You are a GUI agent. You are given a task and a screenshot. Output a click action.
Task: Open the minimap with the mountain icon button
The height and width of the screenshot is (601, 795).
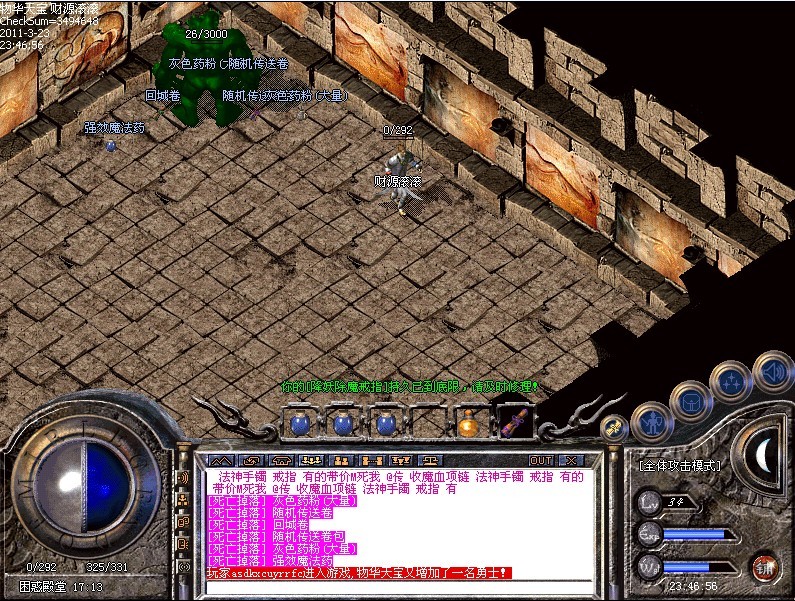(x=221, y=460)
